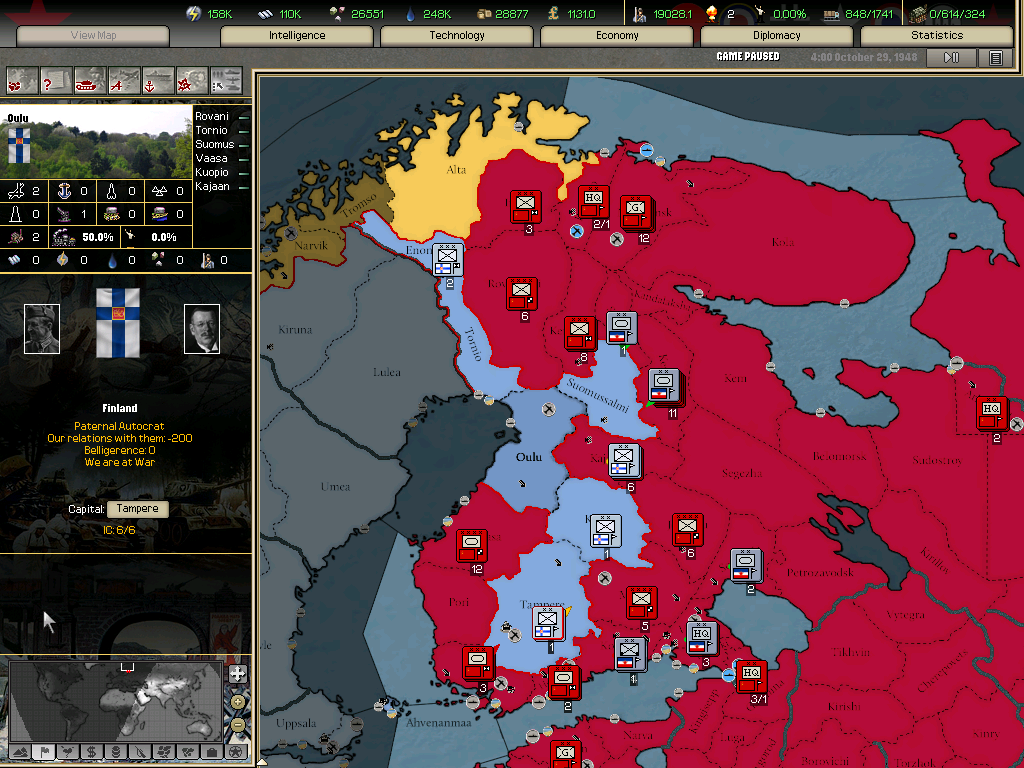The width and height of the screenshot is (1024, 768).
Task: Click the world minimap
Action: pyautogui.click(x=115, y=698)
